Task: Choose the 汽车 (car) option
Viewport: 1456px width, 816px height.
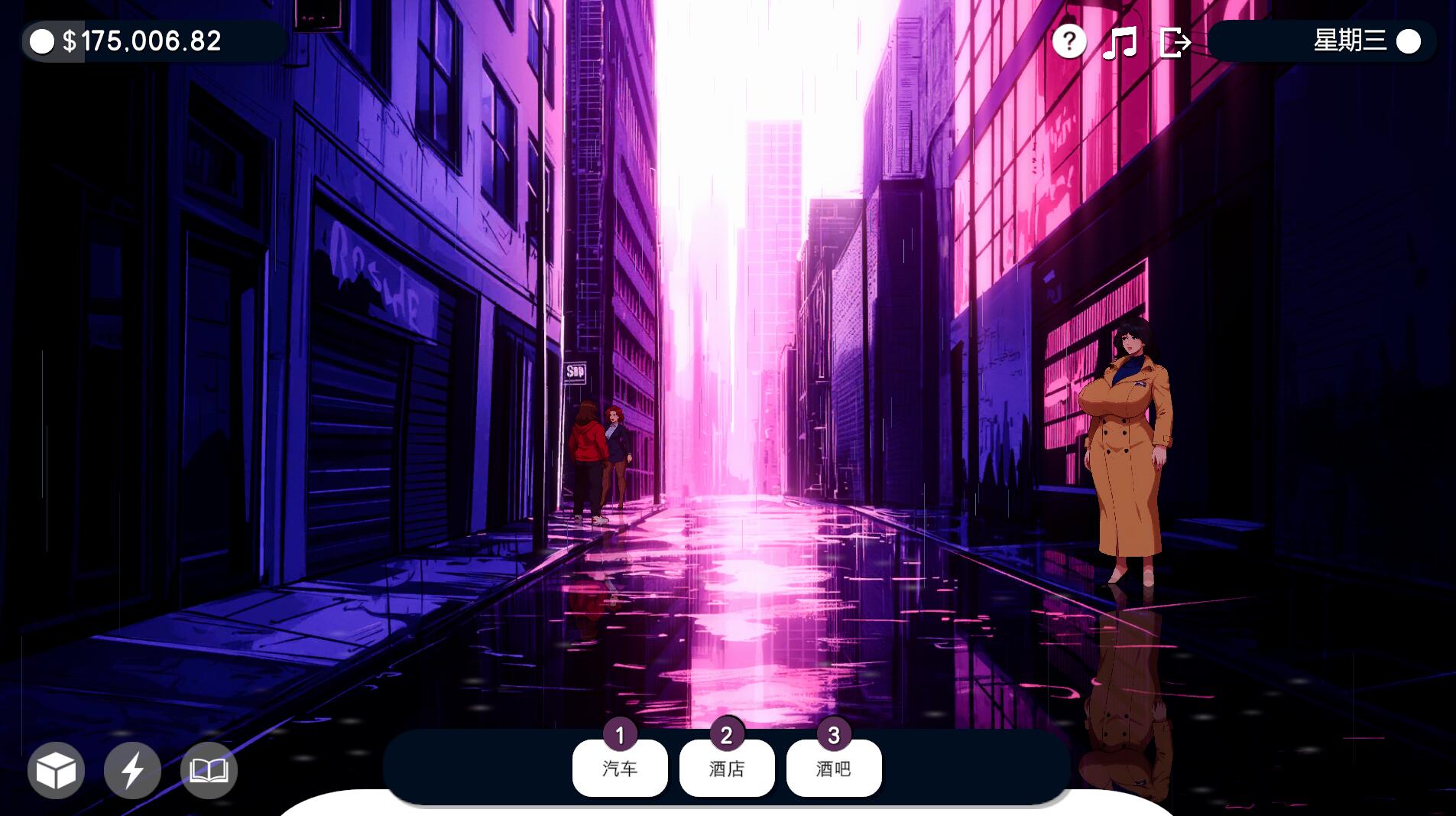Action: click(x=620, y=768)
